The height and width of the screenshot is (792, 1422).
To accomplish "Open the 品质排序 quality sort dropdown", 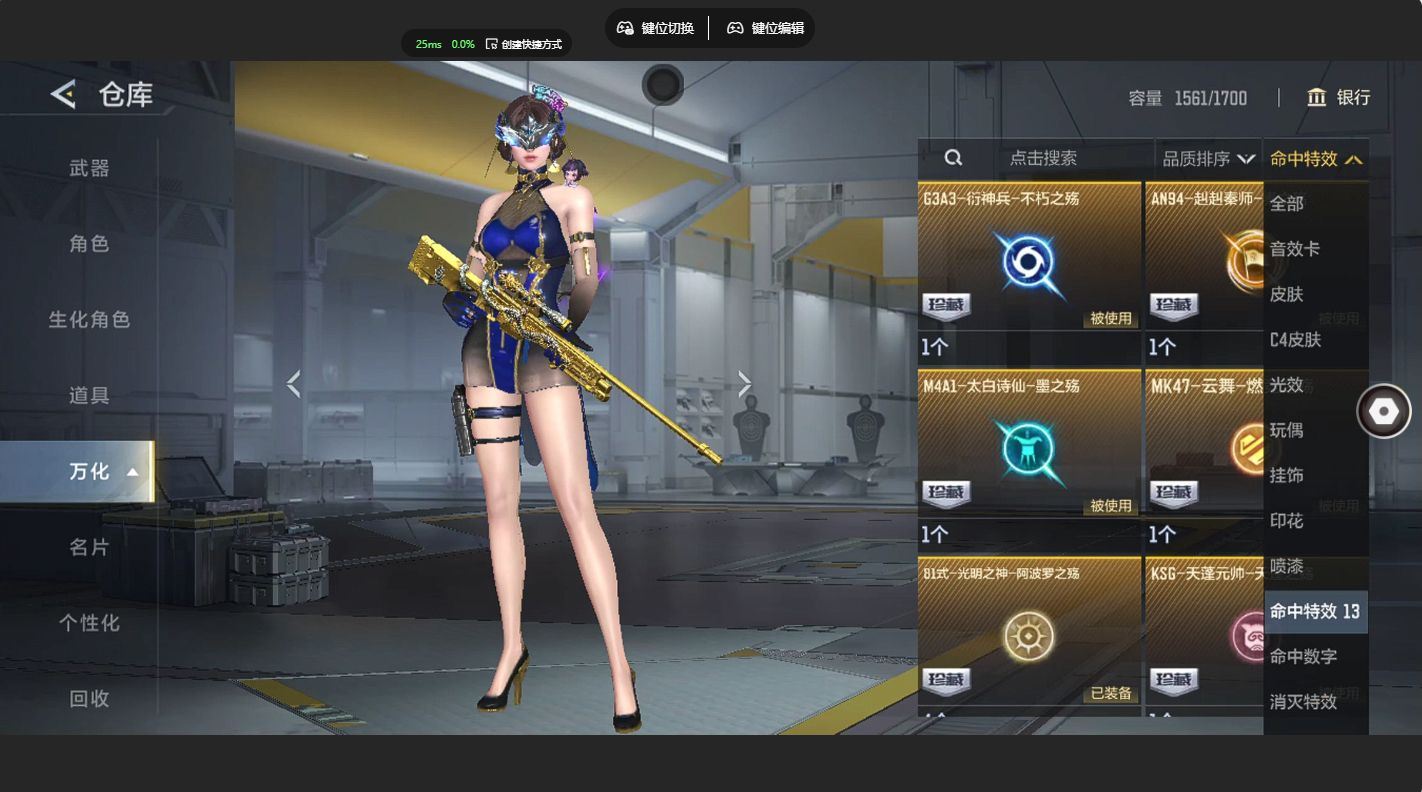I will 1208,158.
